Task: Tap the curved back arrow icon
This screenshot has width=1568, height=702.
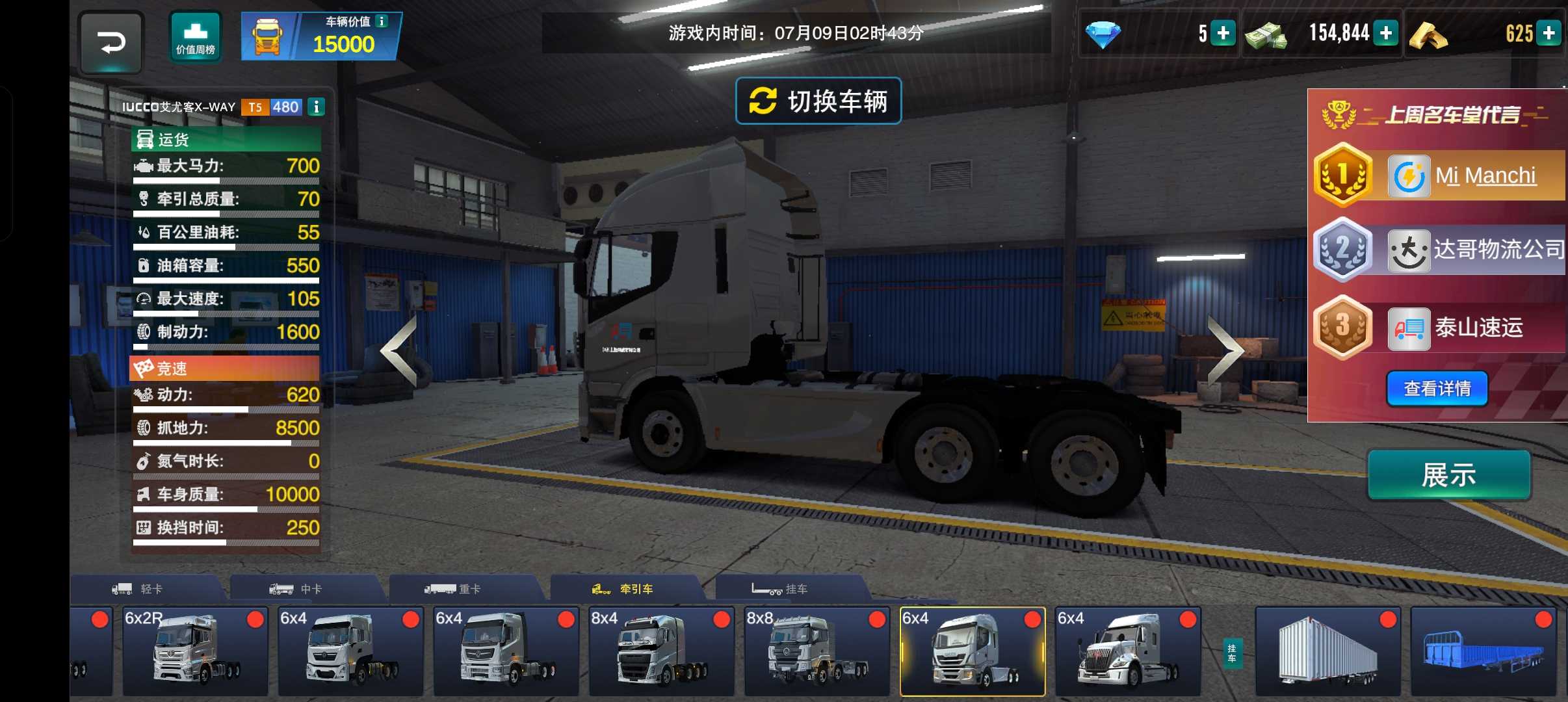Action: [x=112, y=43]
